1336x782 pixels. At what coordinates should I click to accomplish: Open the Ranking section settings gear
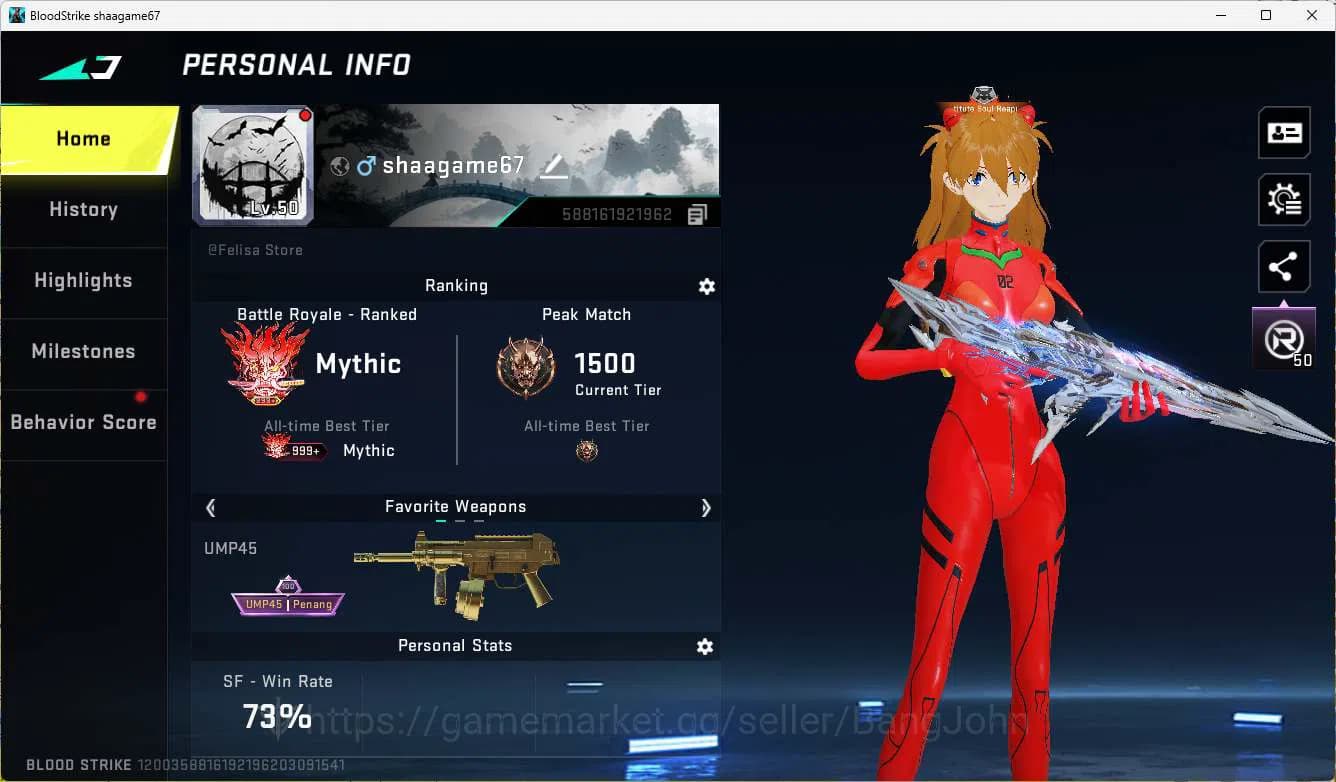[x=707, y=286]
